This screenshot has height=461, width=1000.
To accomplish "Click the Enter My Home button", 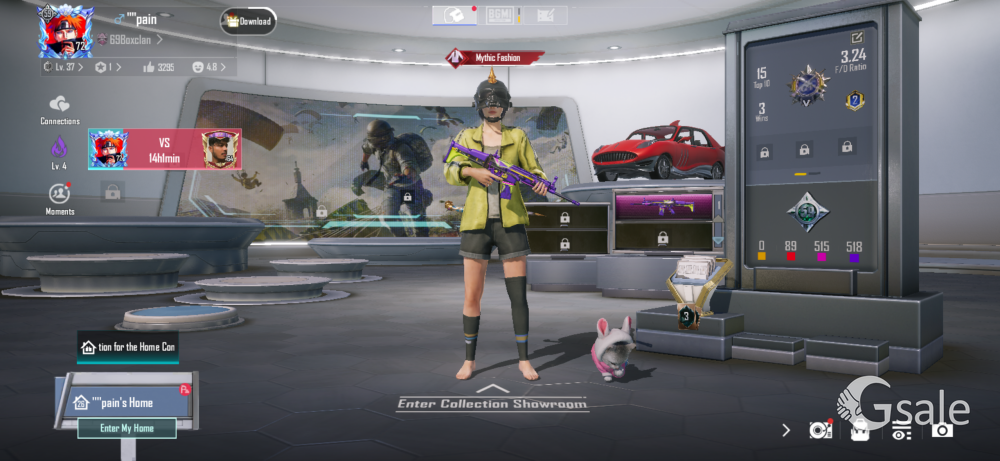I will click(x=127, y=428).
